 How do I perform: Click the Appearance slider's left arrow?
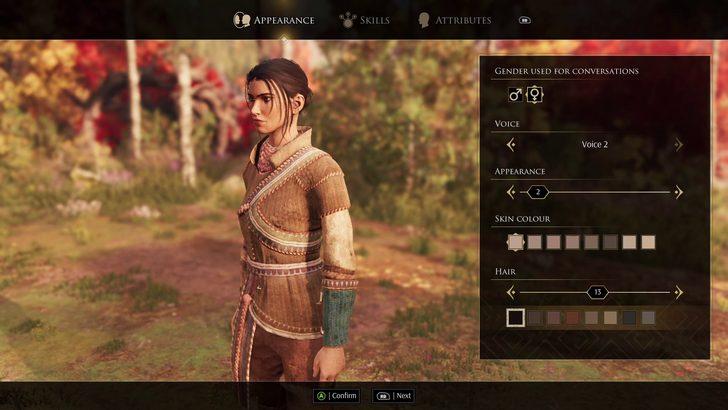[511, 192]
